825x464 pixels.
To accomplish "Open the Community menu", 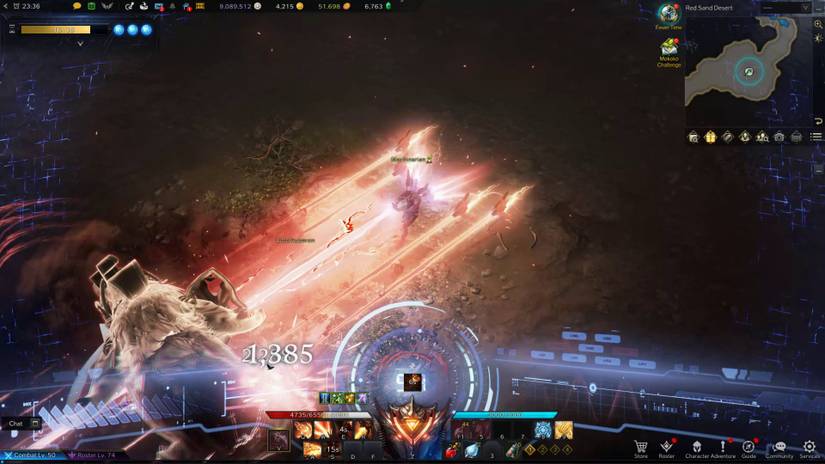I will click(x=779, y=447).
